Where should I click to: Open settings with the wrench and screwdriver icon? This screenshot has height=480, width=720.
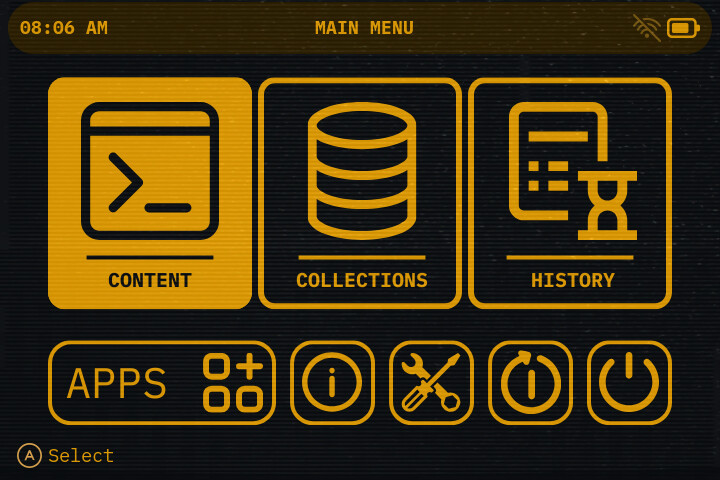(x=431, y=383)
